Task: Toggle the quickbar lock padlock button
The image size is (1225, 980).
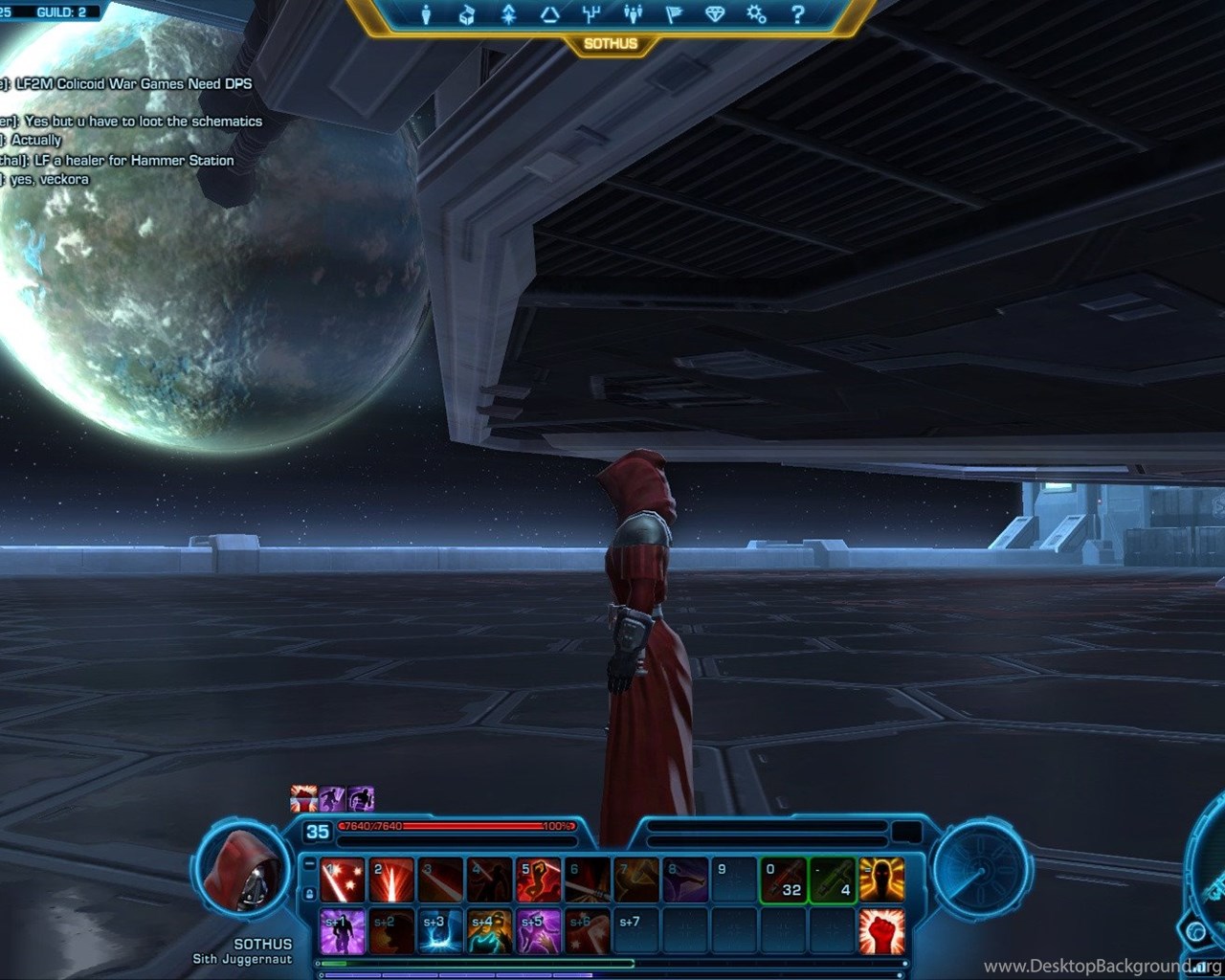Action: click(309, 894)
